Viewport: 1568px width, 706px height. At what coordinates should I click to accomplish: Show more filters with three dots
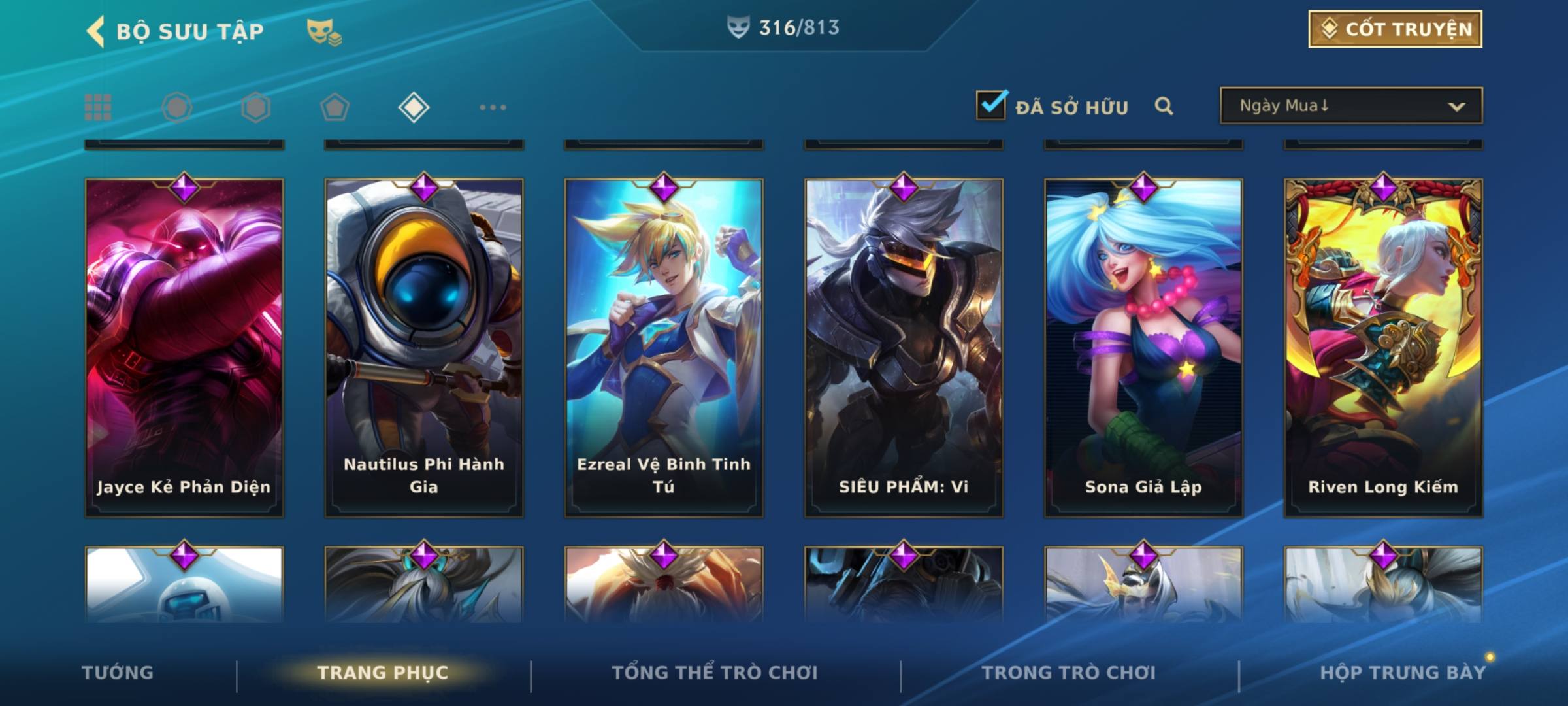point(493,107)
